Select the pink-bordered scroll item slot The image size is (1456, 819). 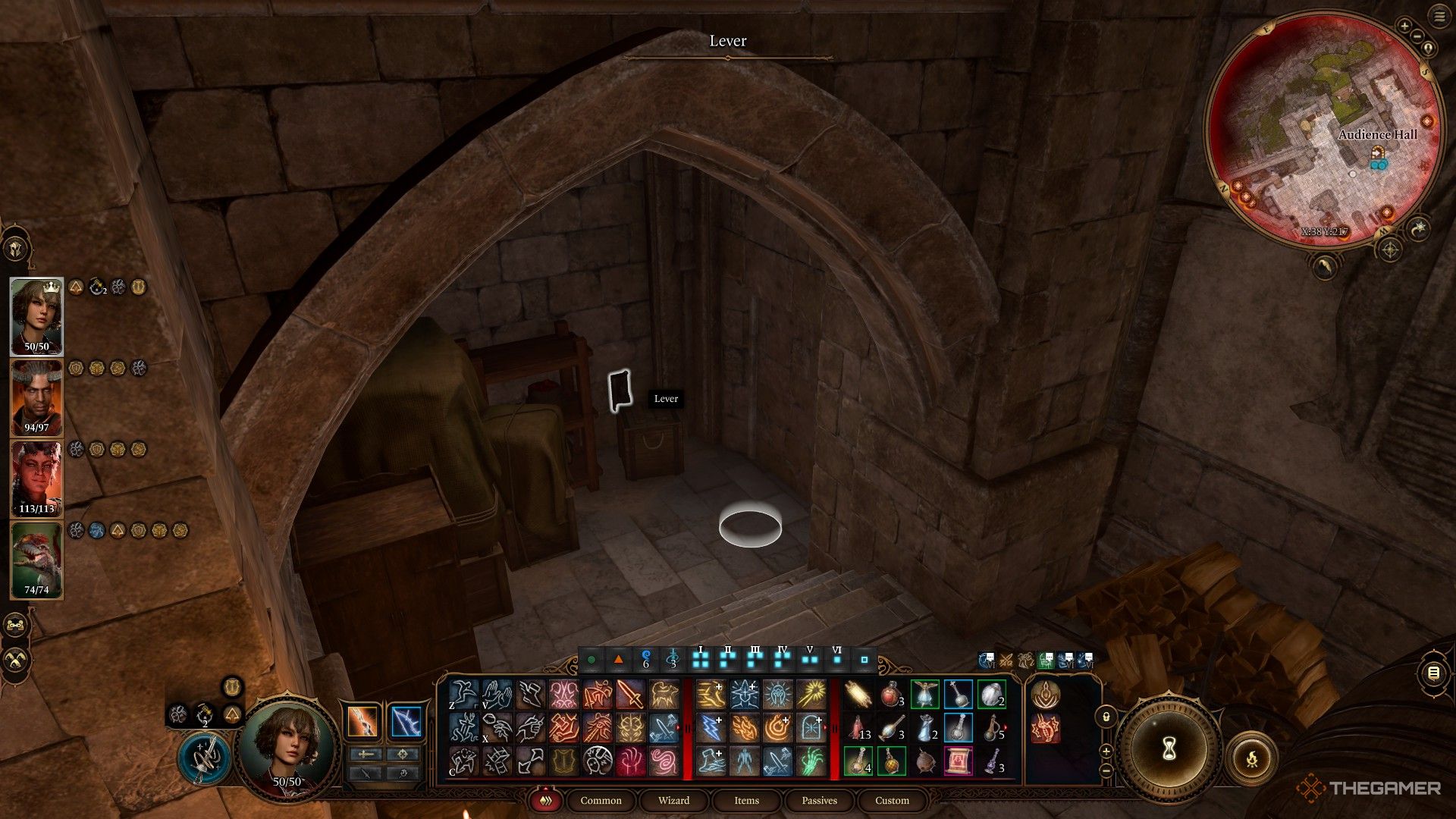pyautogui.click(x=958, y=761)
